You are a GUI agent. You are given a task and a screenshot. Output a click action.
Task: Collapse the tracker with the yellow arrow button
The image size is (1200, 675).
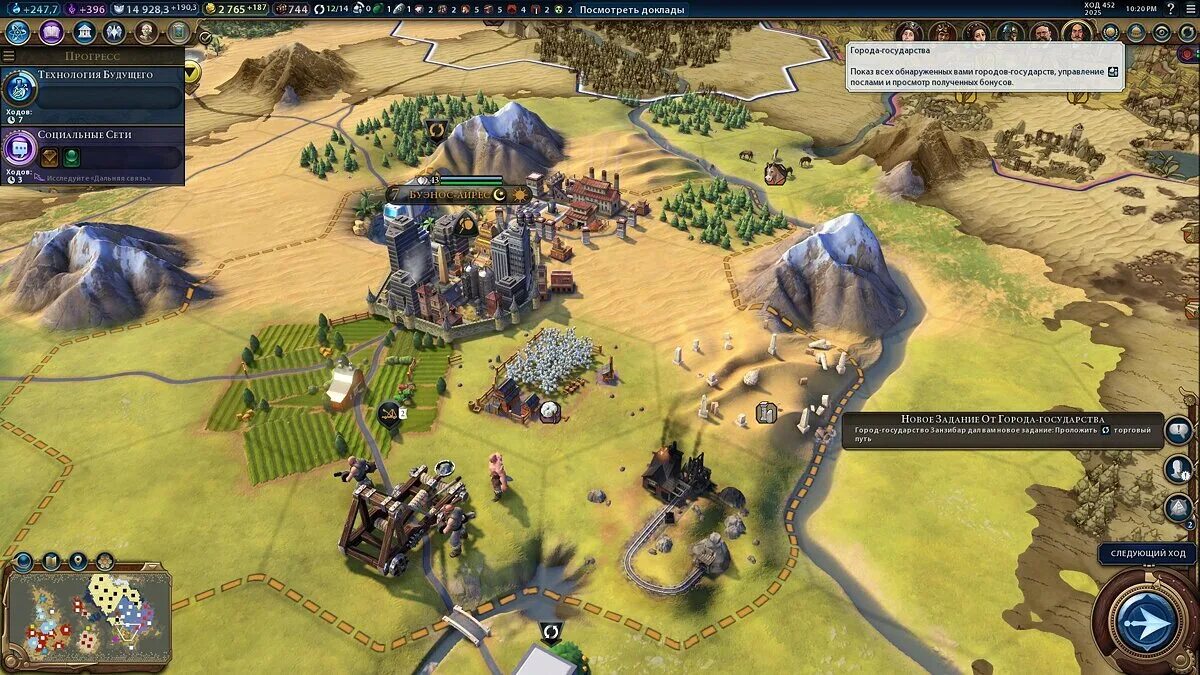[x=191, y=72]
